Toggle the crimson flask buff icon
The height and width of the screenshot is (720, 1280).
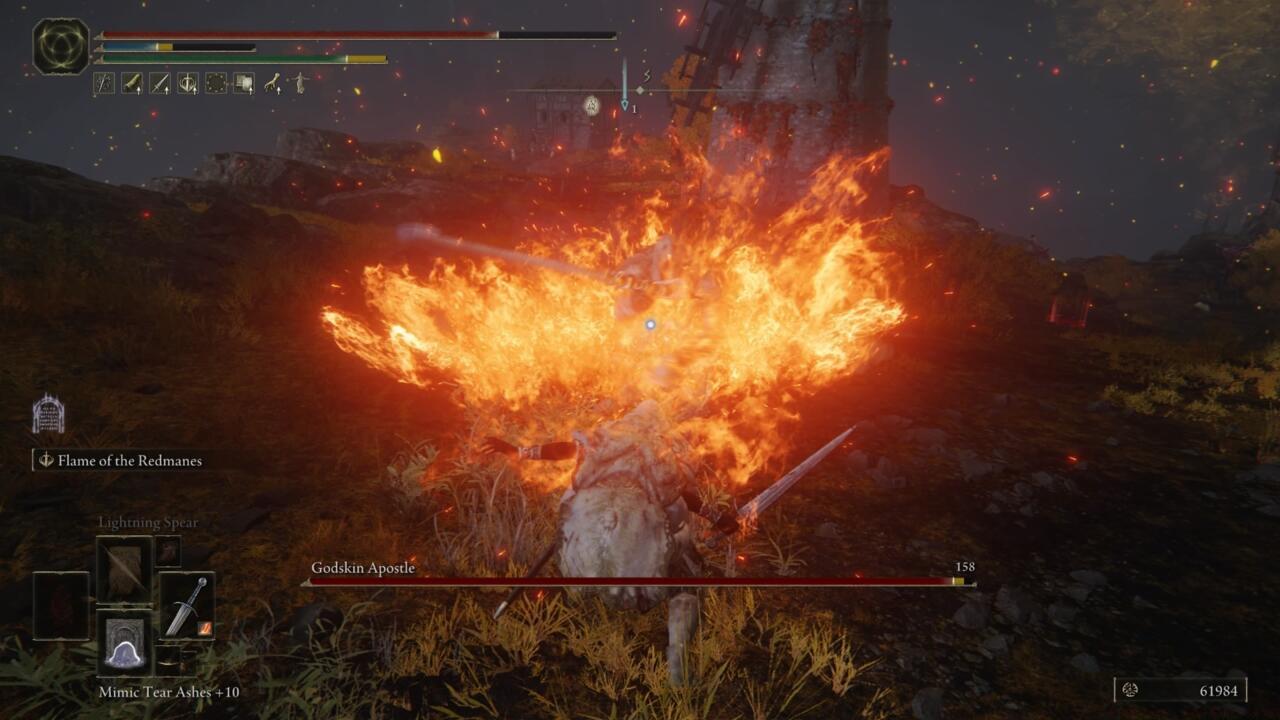132,82
